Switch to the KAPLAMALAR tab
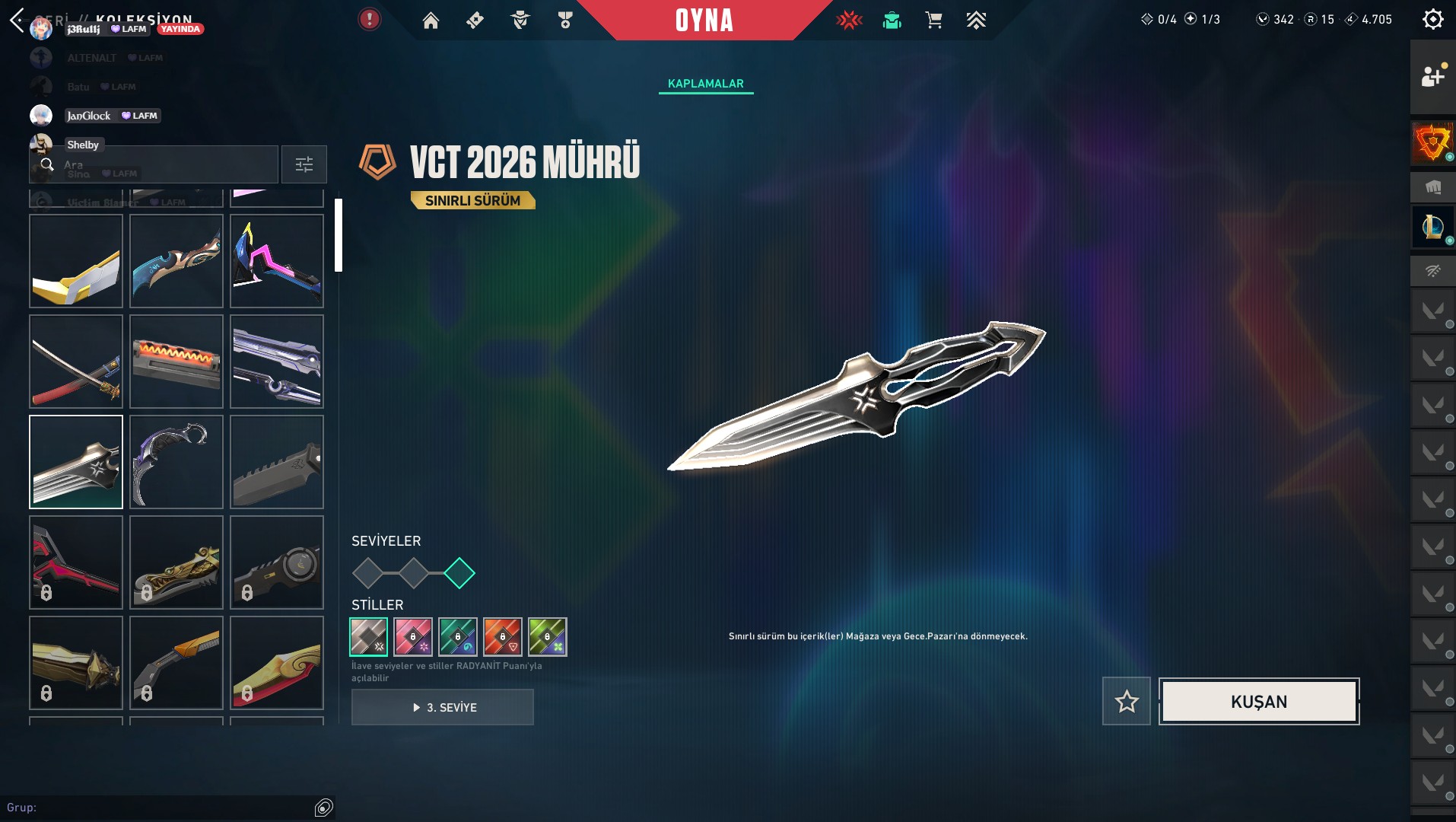The height and width of the screenshot is (822, 1456). [x=706, y=84]
